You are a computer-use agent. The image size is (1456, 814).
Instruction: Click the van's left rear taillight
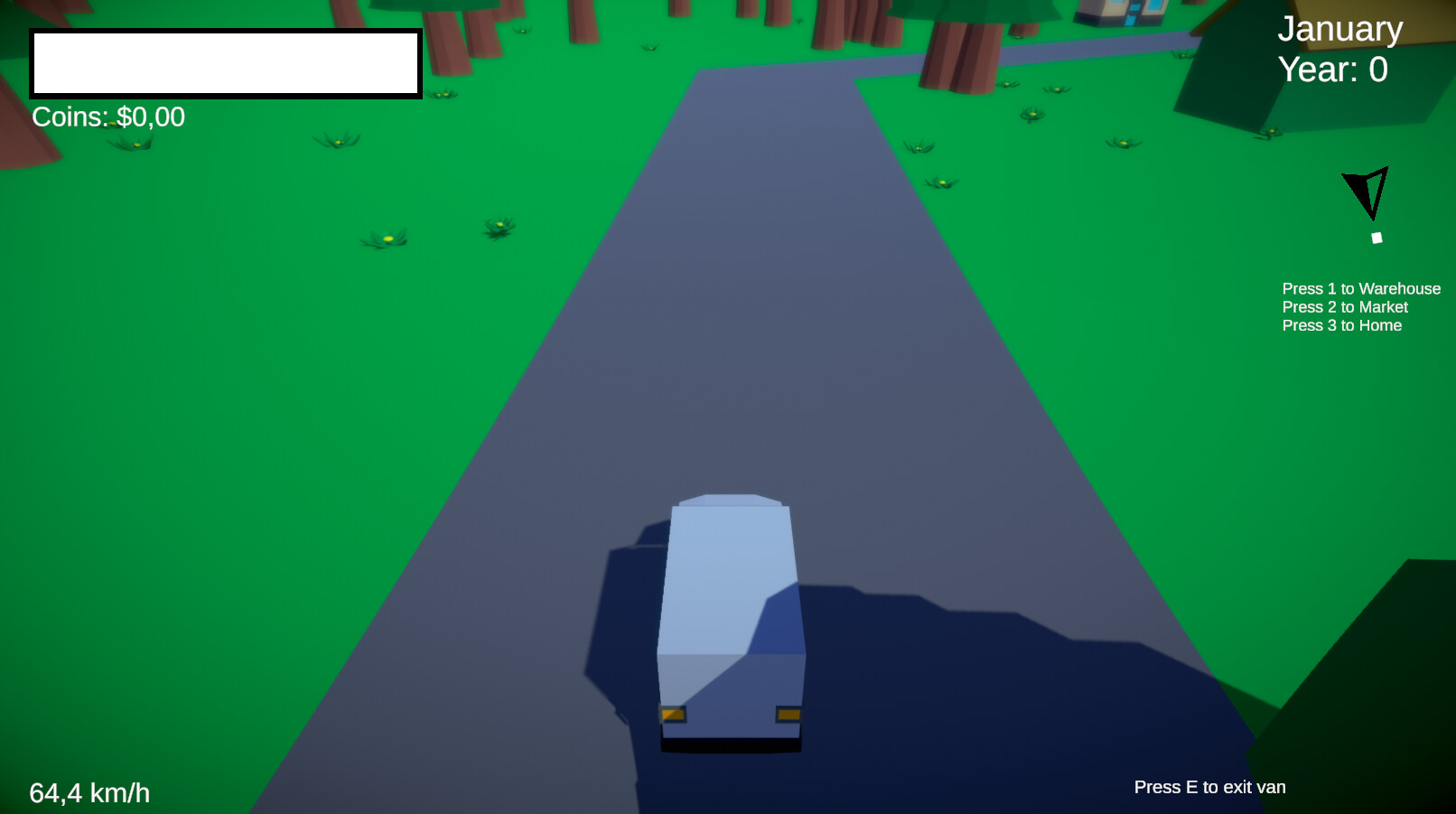673,715
